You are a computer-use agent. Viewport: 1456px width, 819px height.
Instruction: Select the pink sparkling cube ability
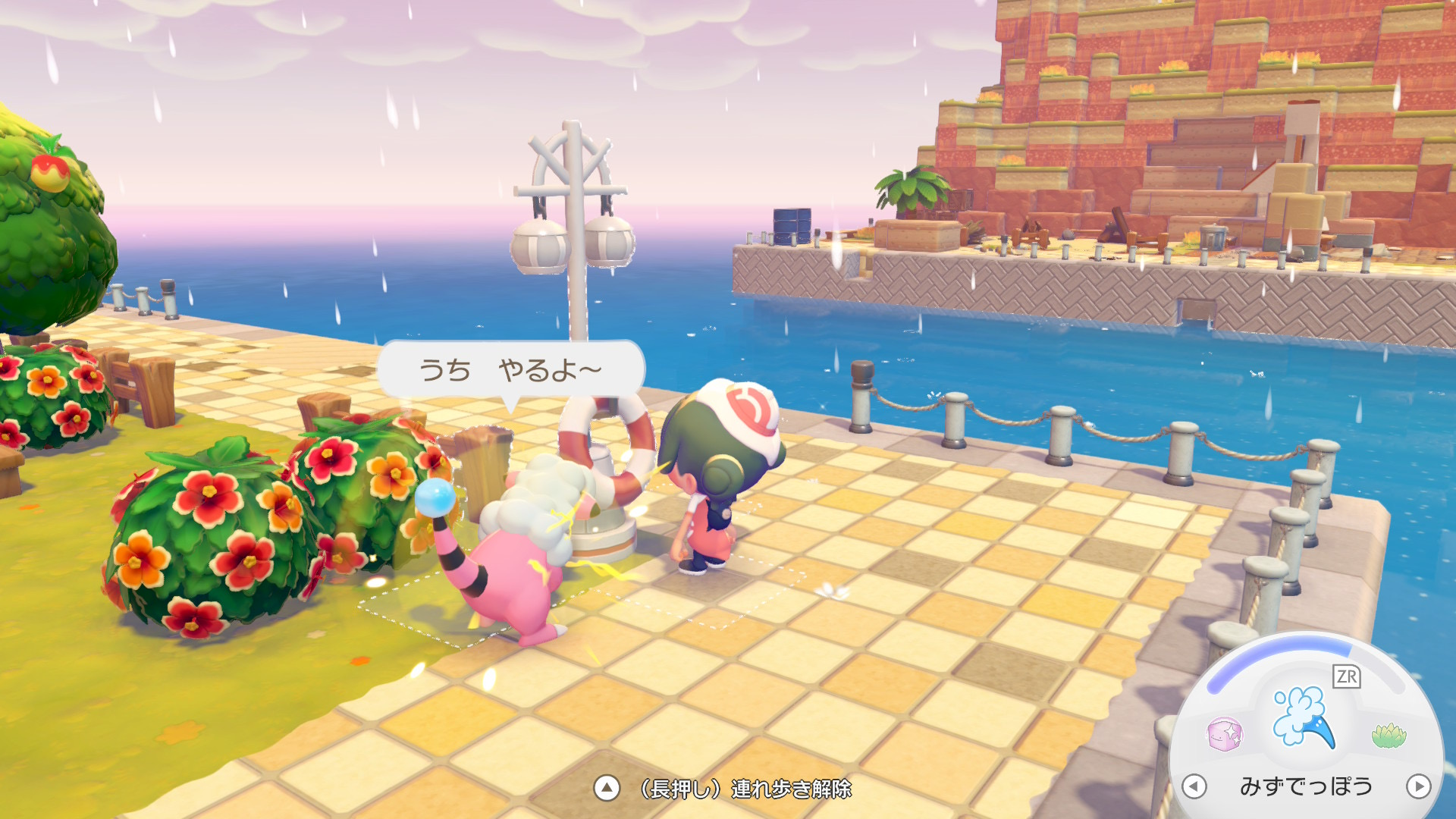[1224, 734]
